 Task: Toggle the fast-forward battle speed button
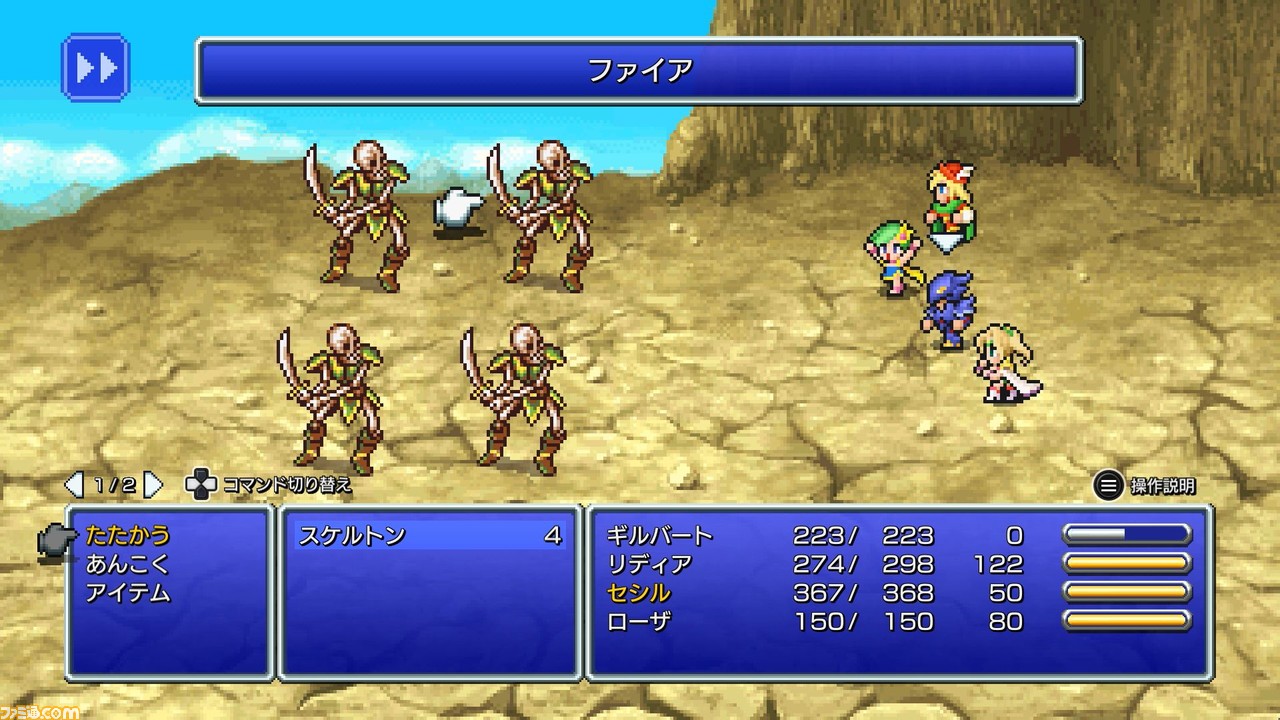(x=97, y=68)
